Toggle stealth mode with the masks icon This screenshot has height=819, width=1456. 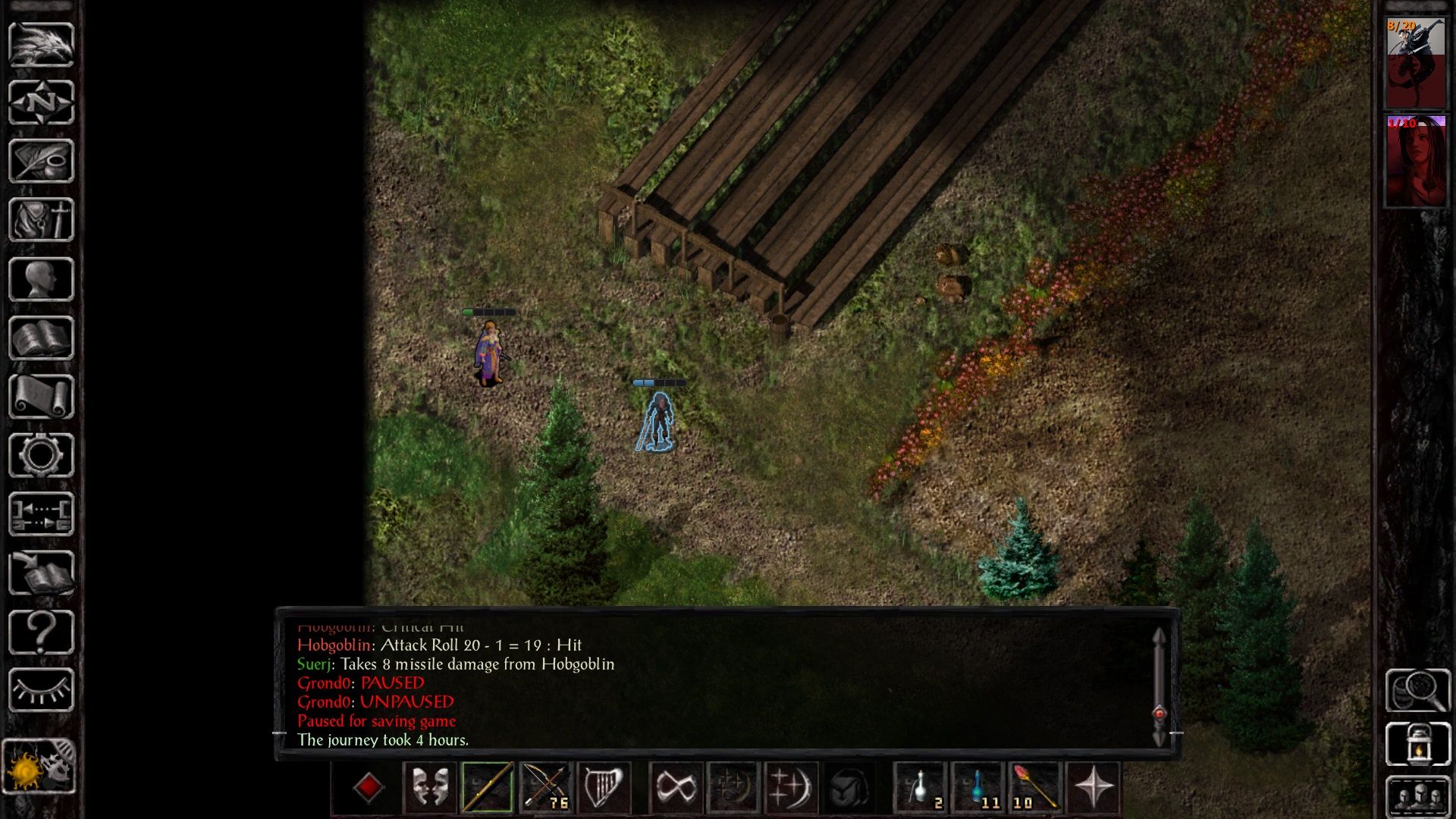pos(428,788)
